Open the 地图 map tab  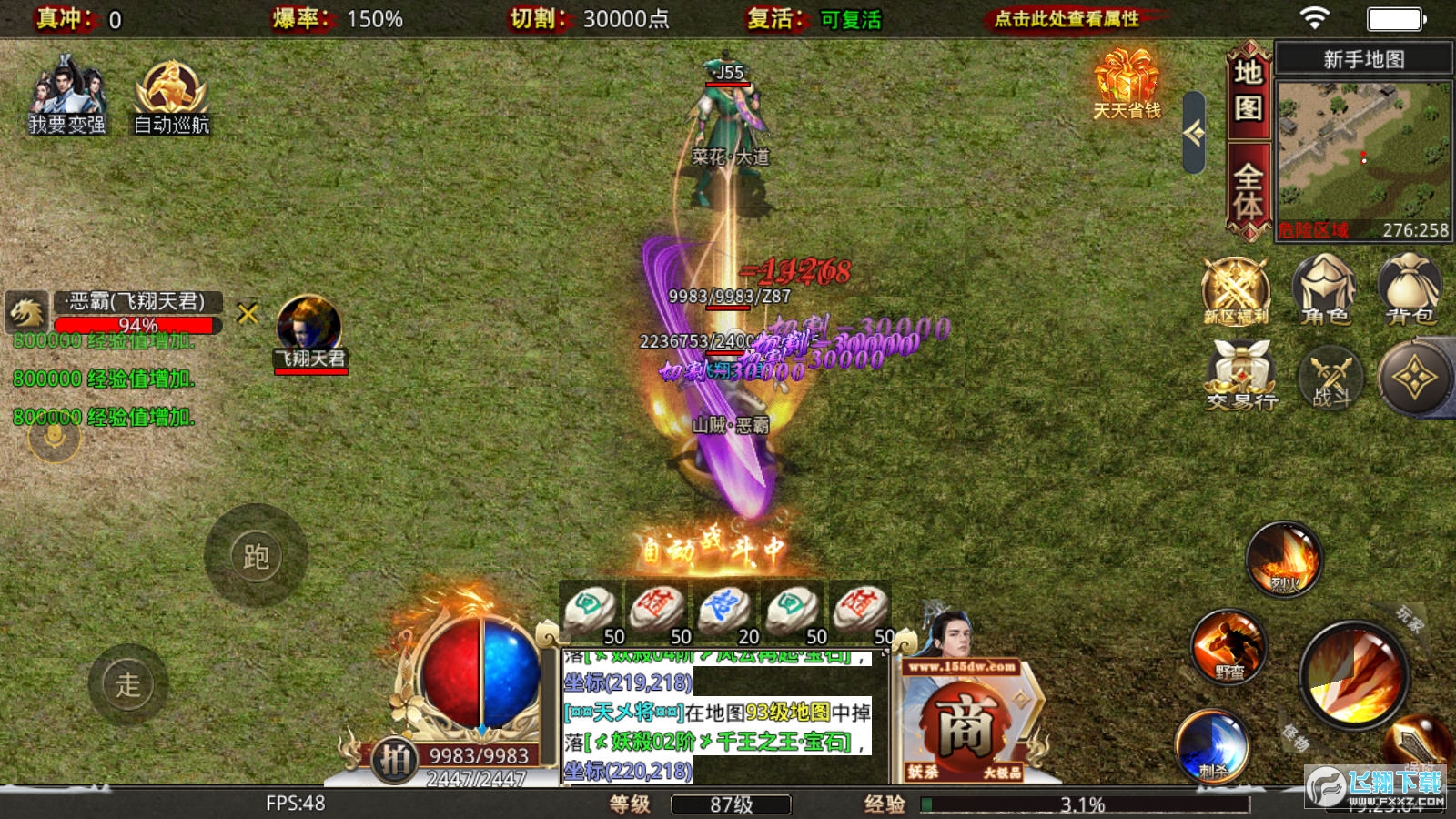(x=1248, y=90)
